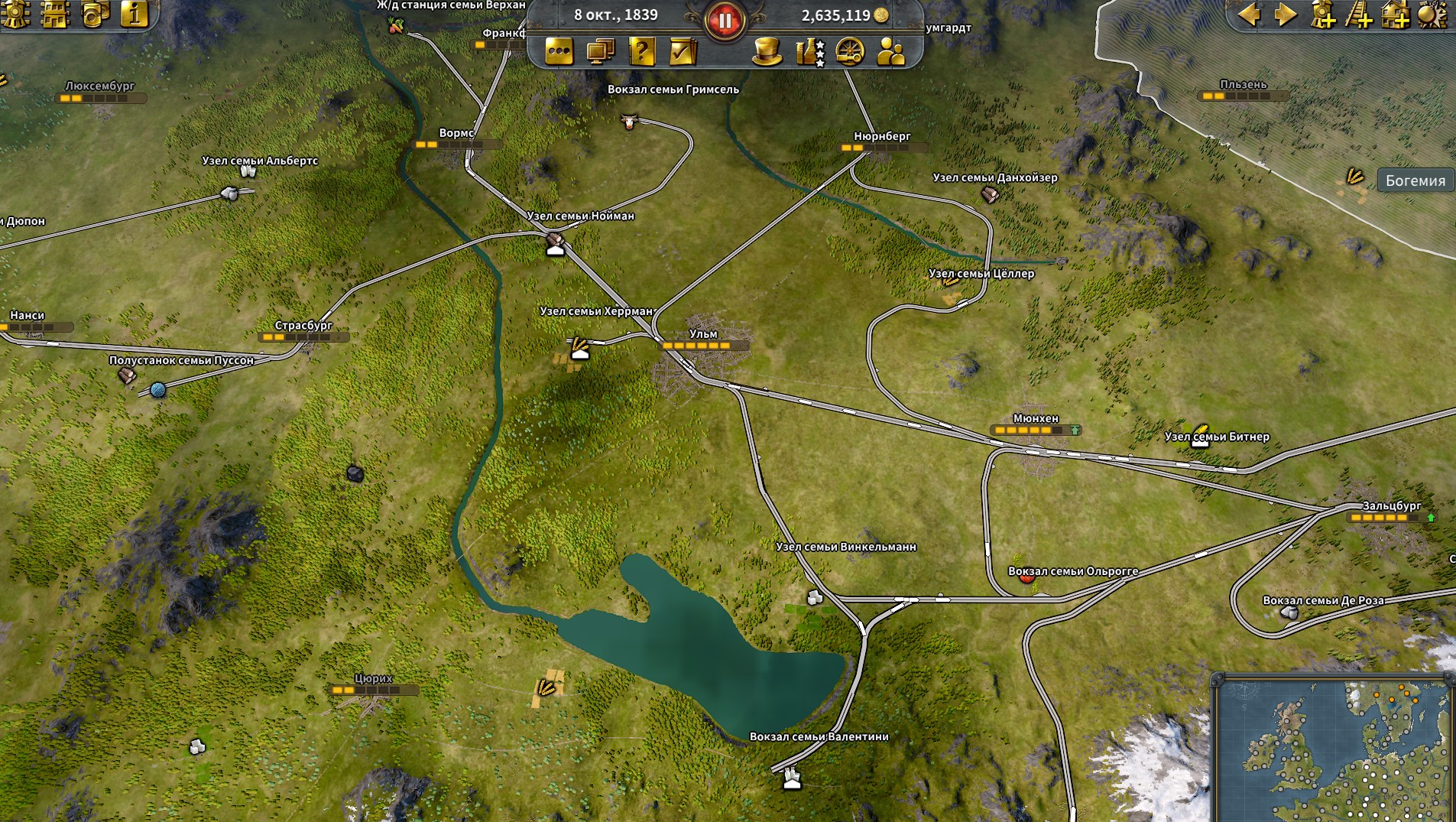Image resolution: width=1456 pixels, height=822 pixels.
Task: Open the top hat panel
Action: [x=767, y=51]
